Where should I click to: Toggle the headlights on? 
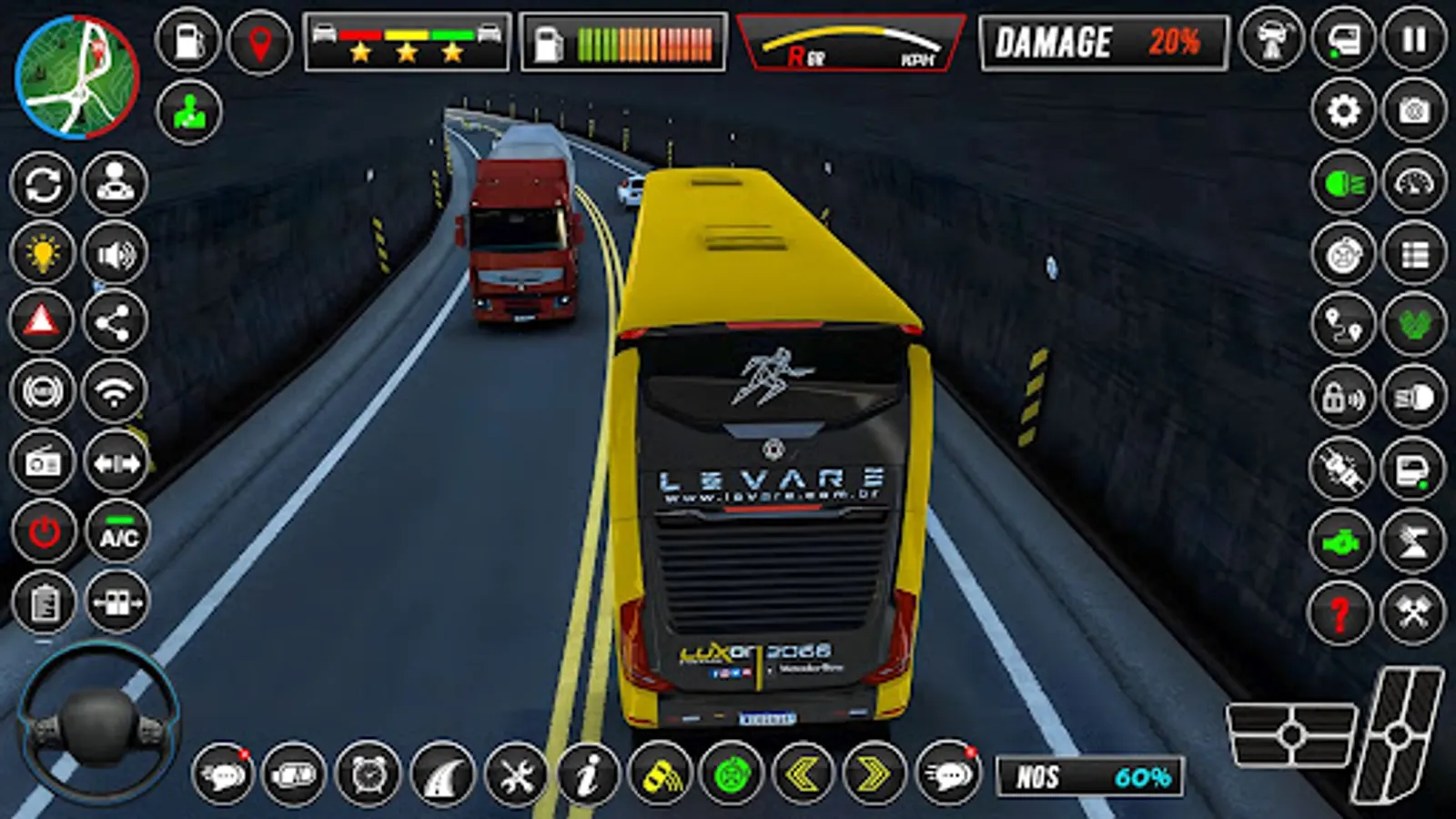click(1344, 181)
